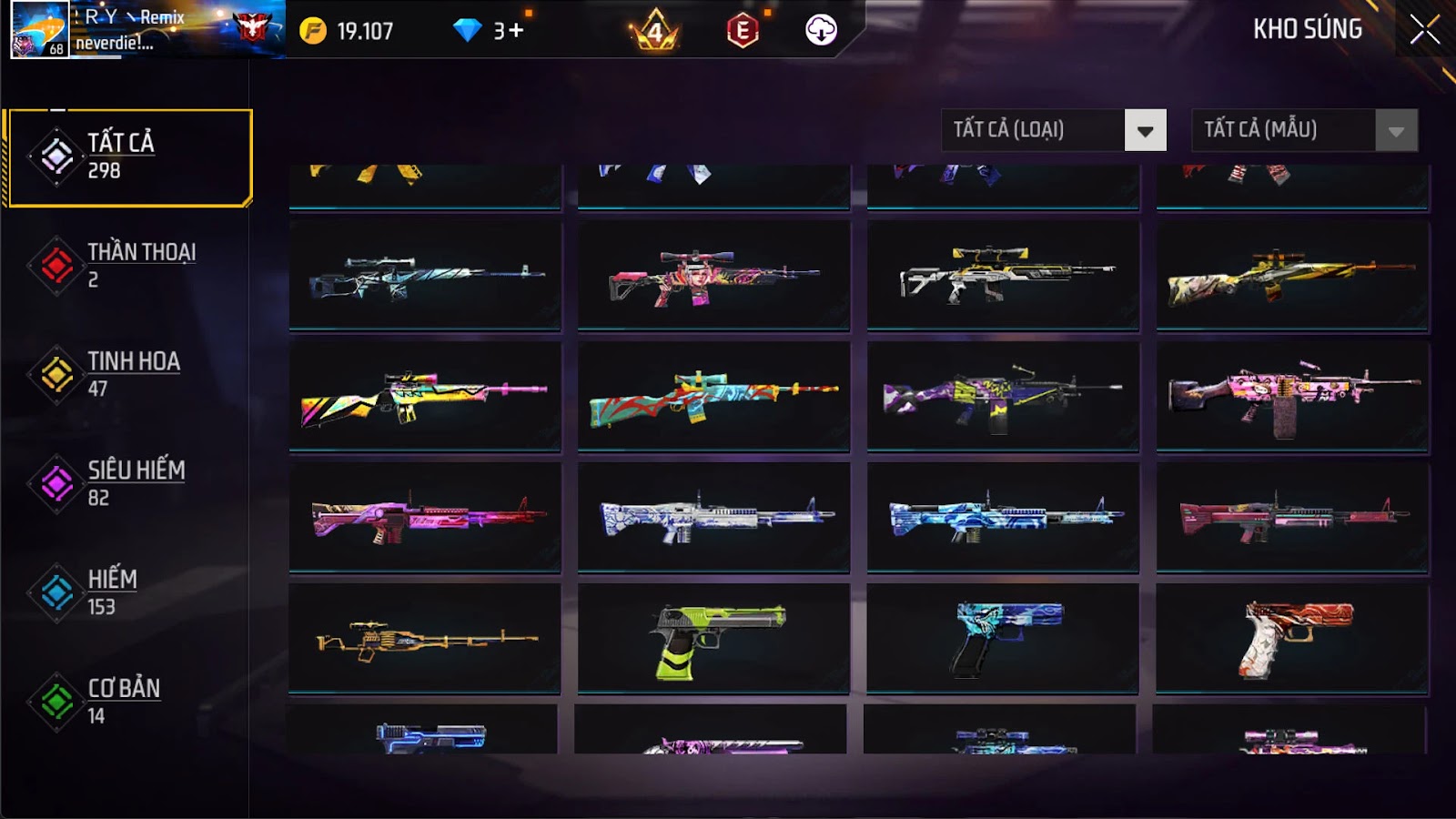The image size is (1456, 819).
Task: Add more diamonds with plus button
Action: (516, 31)
